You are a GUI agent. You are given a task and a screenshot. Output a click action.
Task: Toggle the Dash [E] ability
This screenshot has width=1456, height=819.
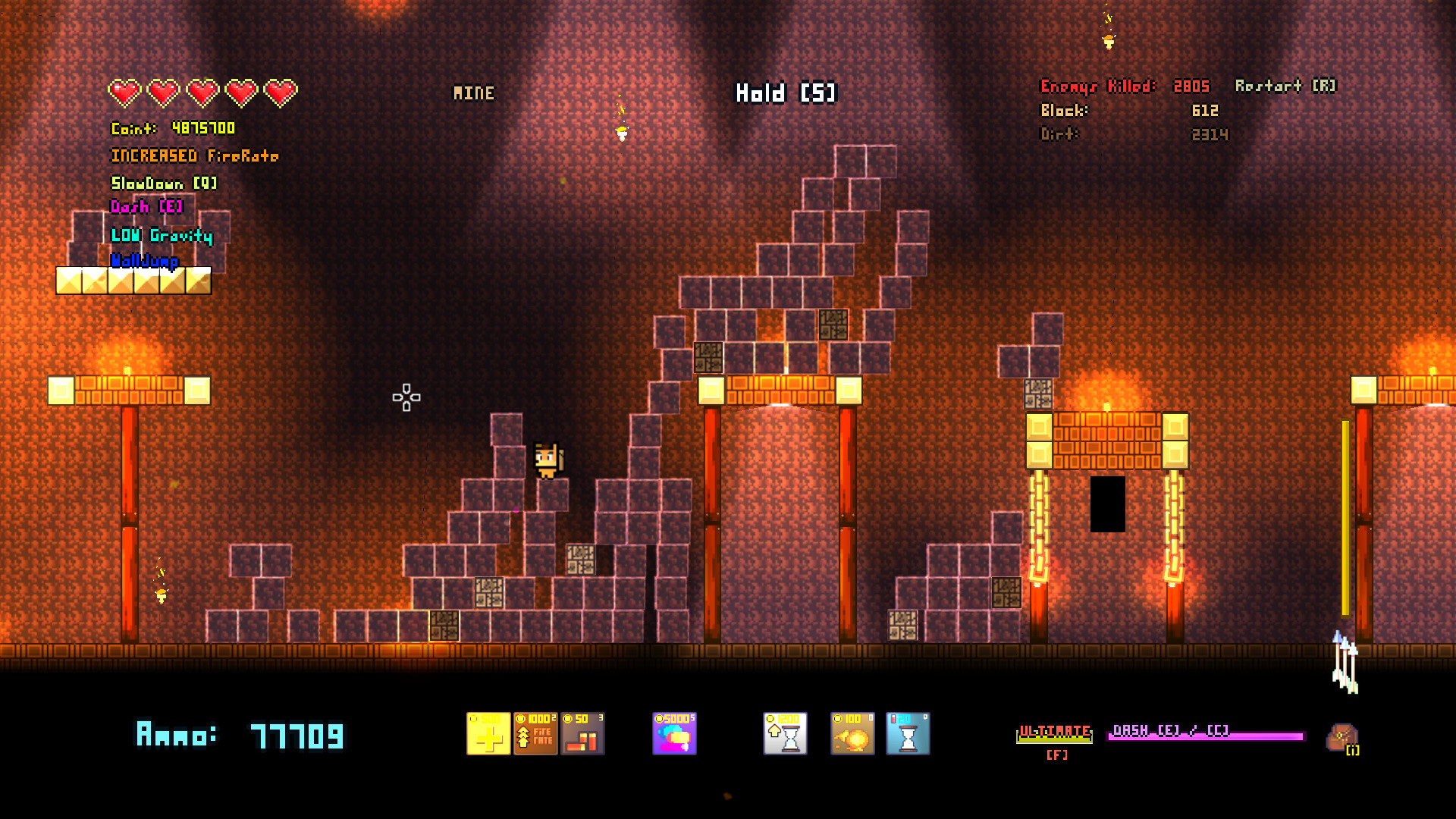click(x=146, y=207)
